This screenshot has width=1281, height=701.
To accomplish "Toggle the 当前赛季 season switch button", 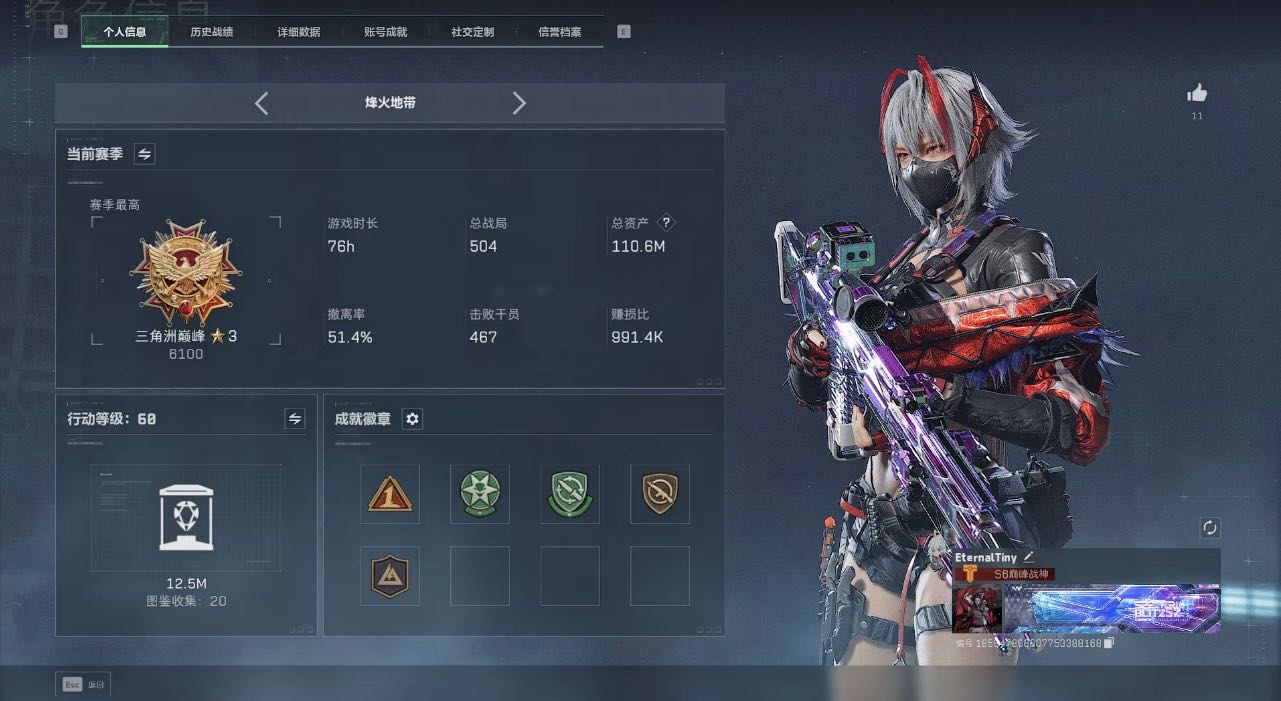I will point(145,154).
